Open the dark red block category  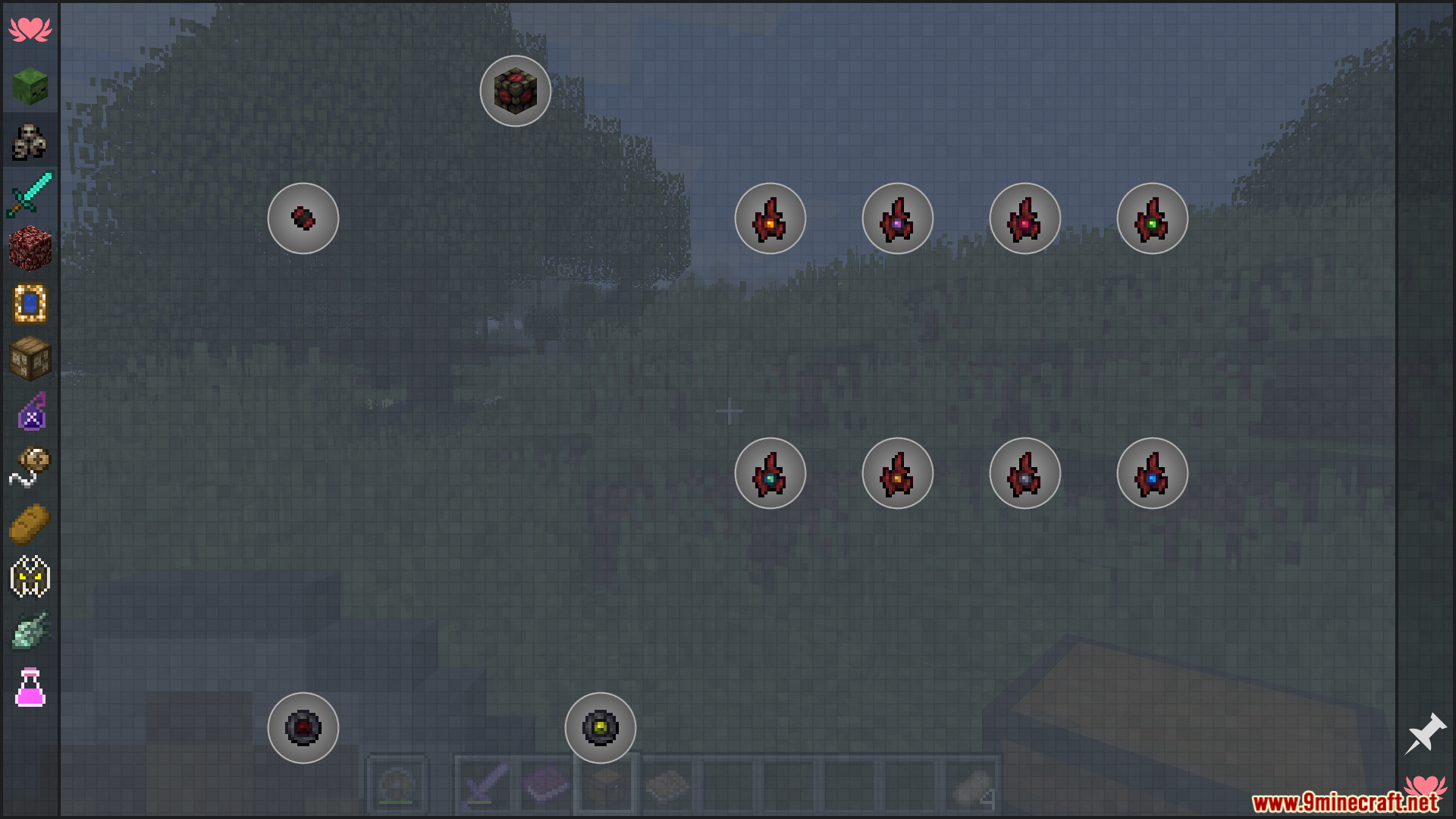point(30,249)
